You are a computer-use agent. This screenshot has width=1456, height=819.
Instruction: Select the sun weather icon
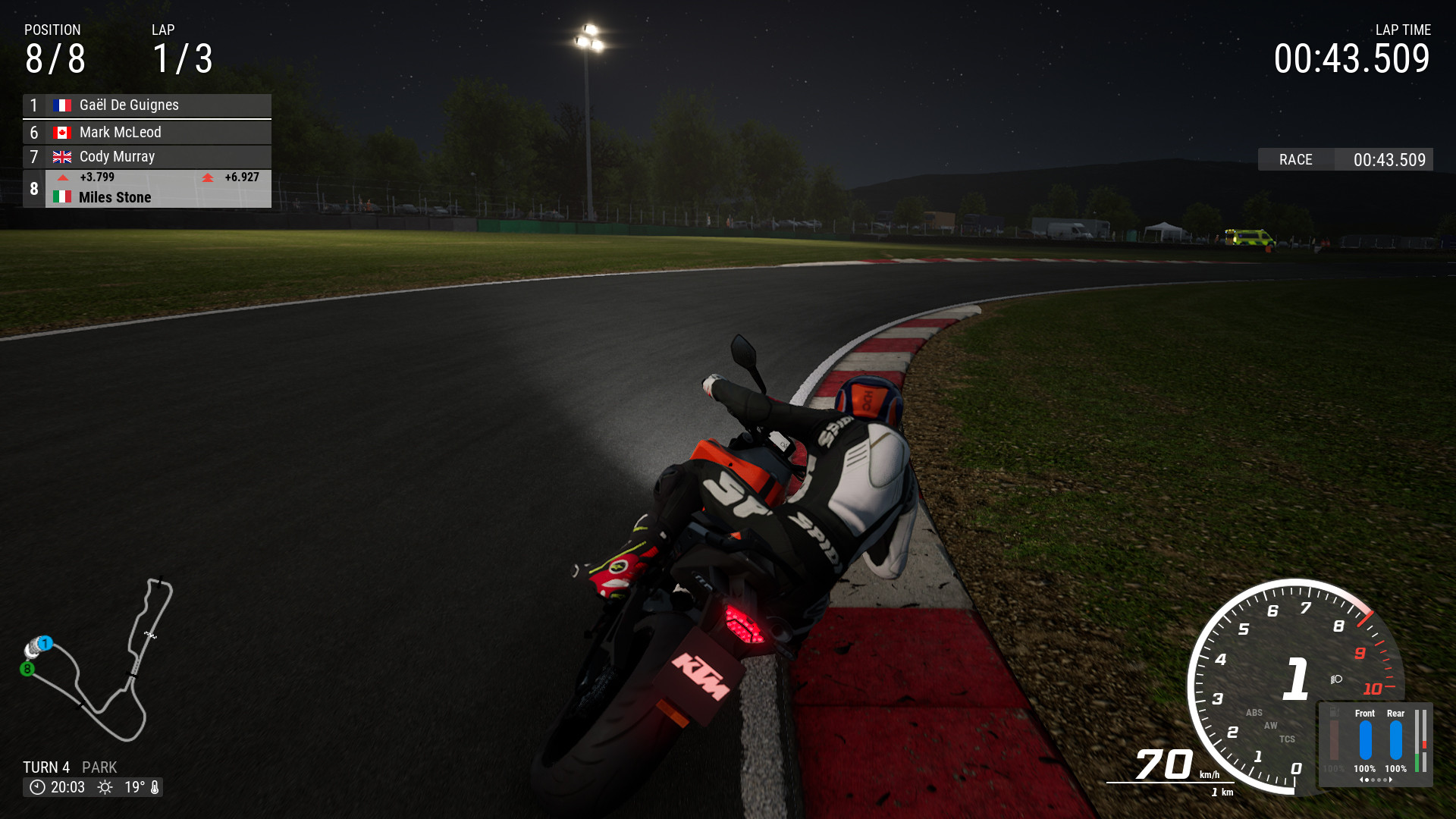coord(105,787)
